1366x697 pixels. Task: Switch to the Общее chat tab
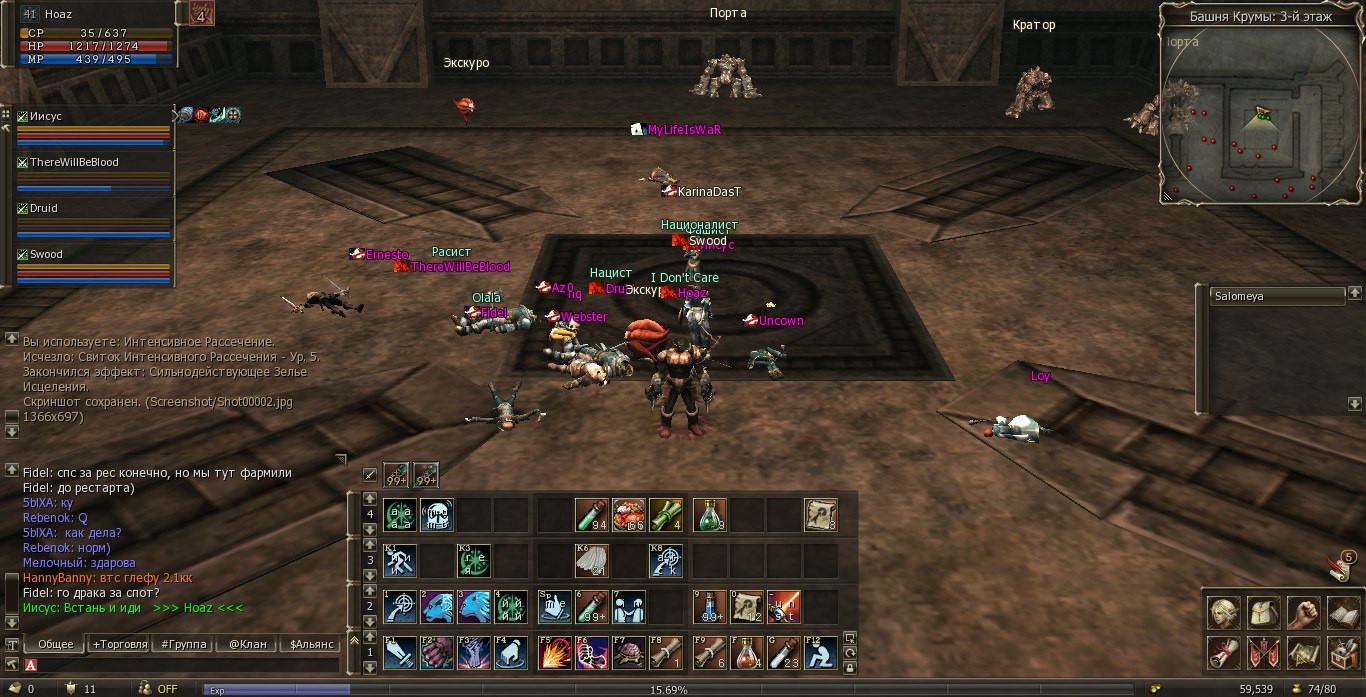55,644
